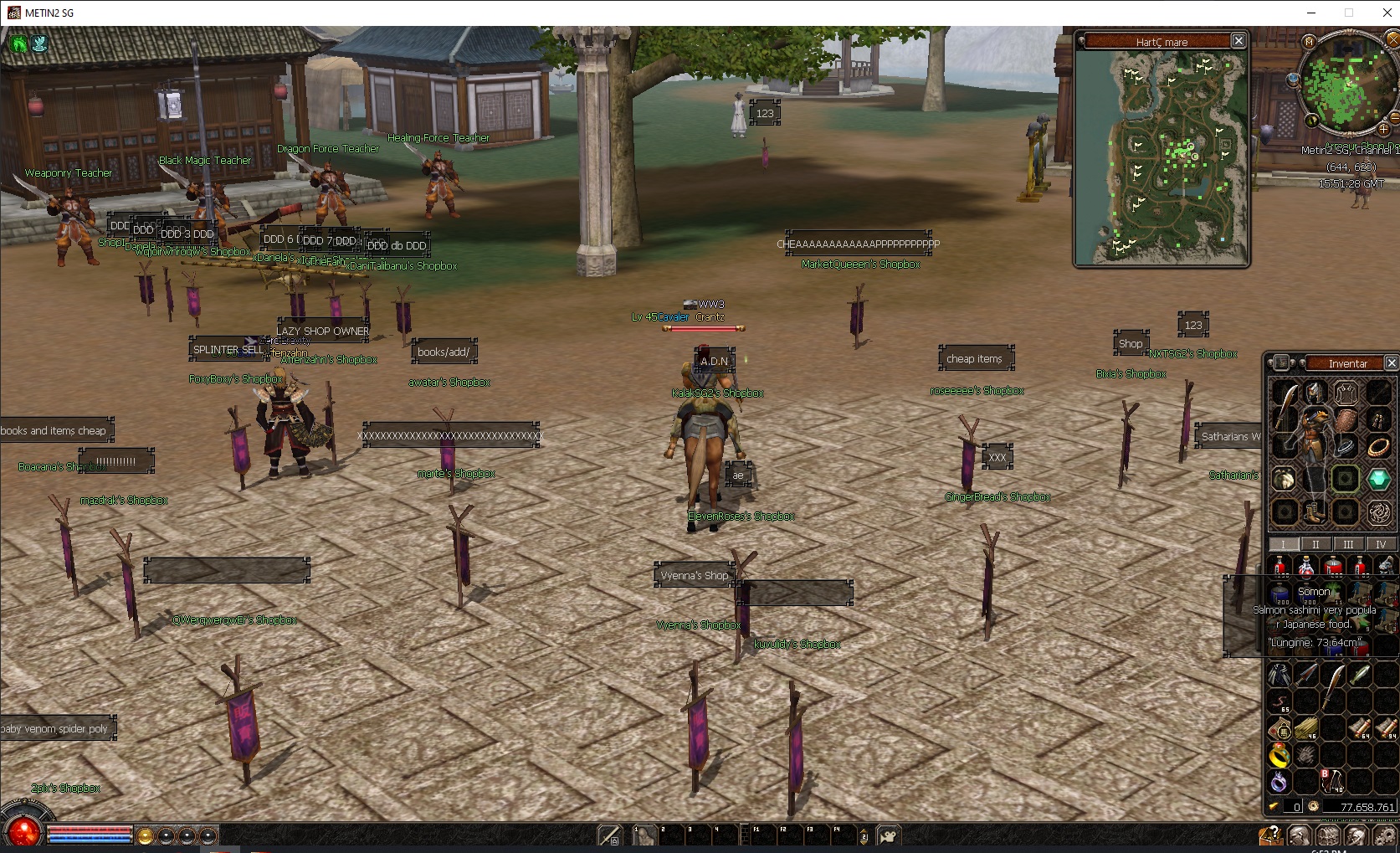Click the minimap's zoom-in plus button
Viewport: 1400px width, 853px height.
(x=1383, y=130)
